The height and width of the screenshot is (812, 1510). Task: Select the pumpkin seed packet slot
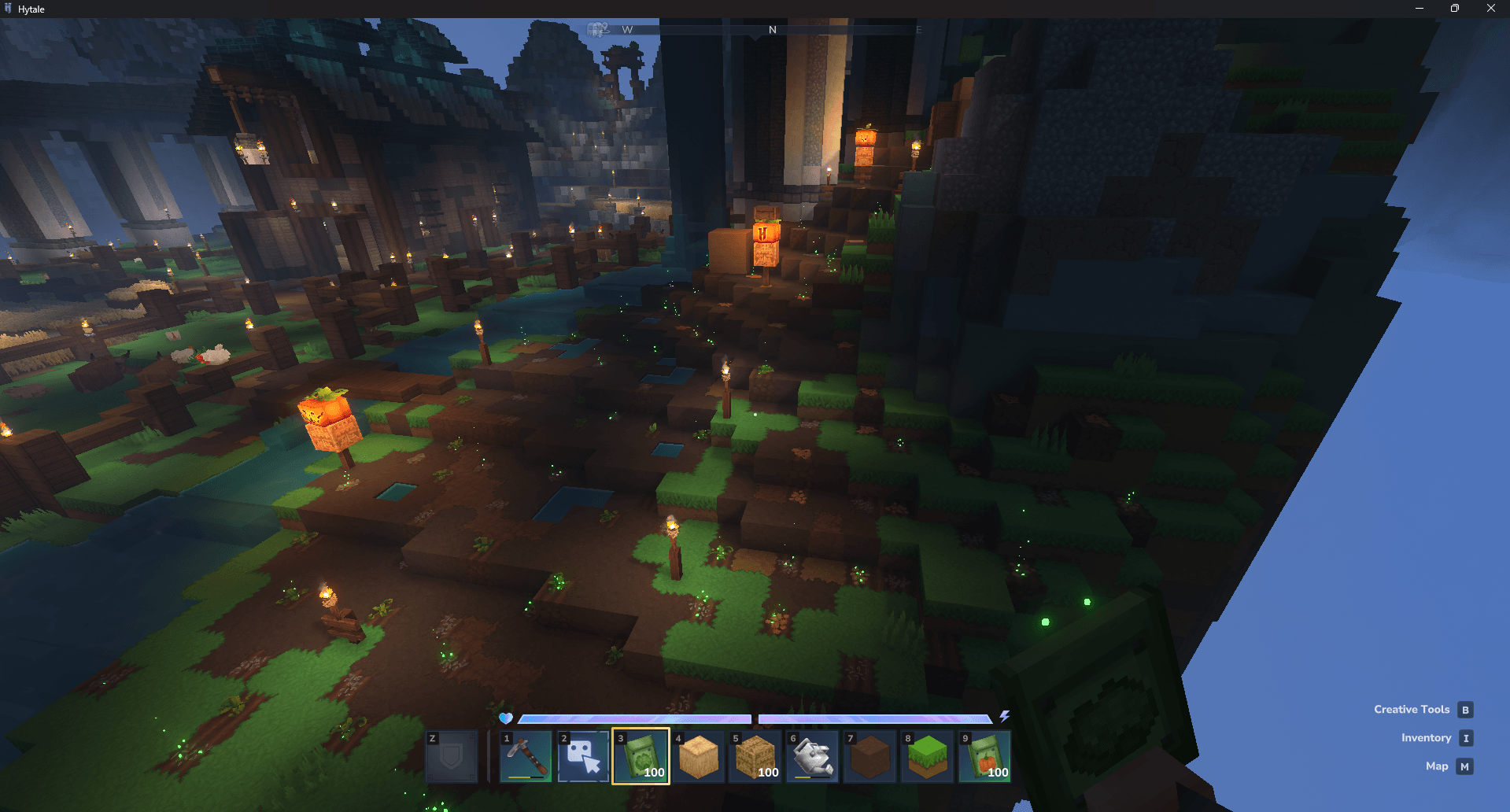tap(985, 756)
